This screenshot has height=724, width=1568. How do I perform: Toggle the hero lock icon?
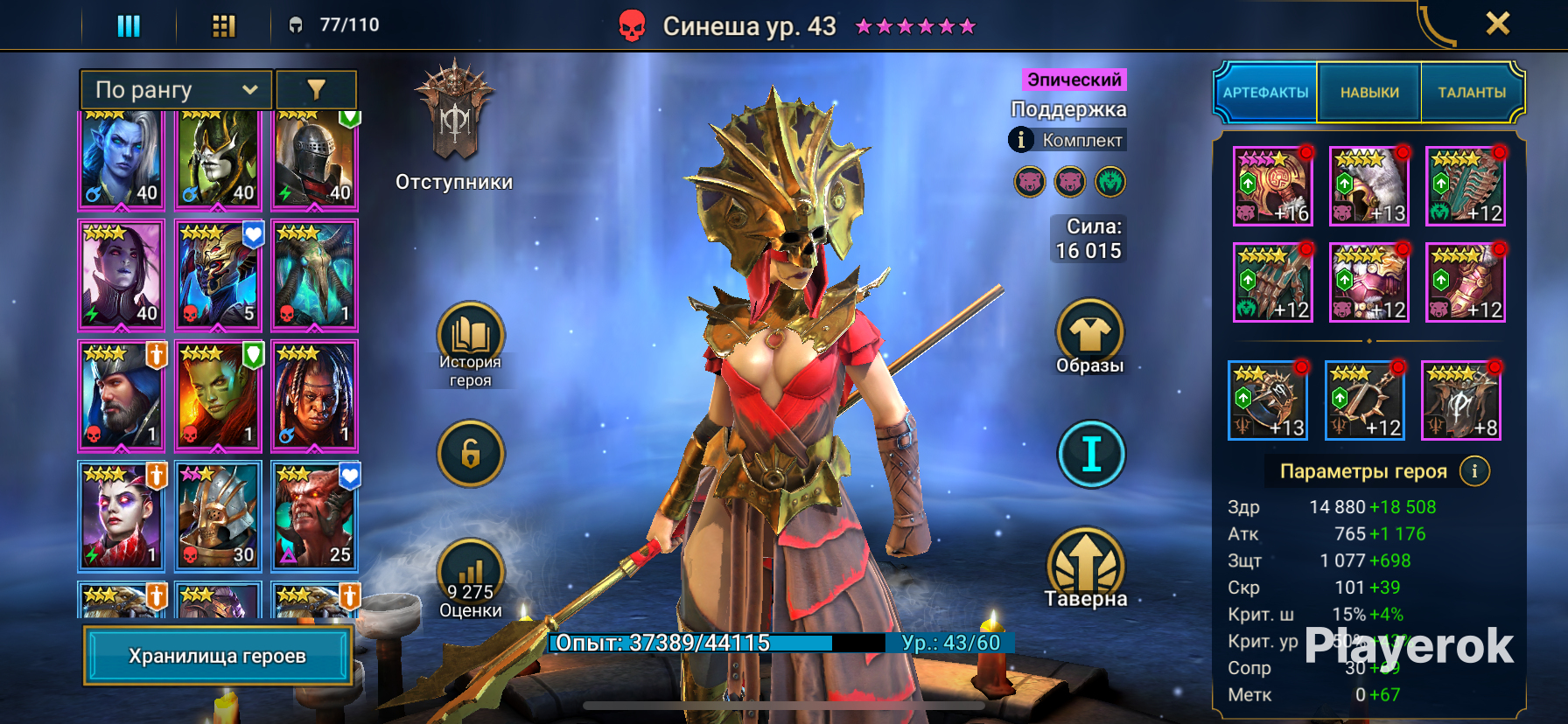point(471,453)
